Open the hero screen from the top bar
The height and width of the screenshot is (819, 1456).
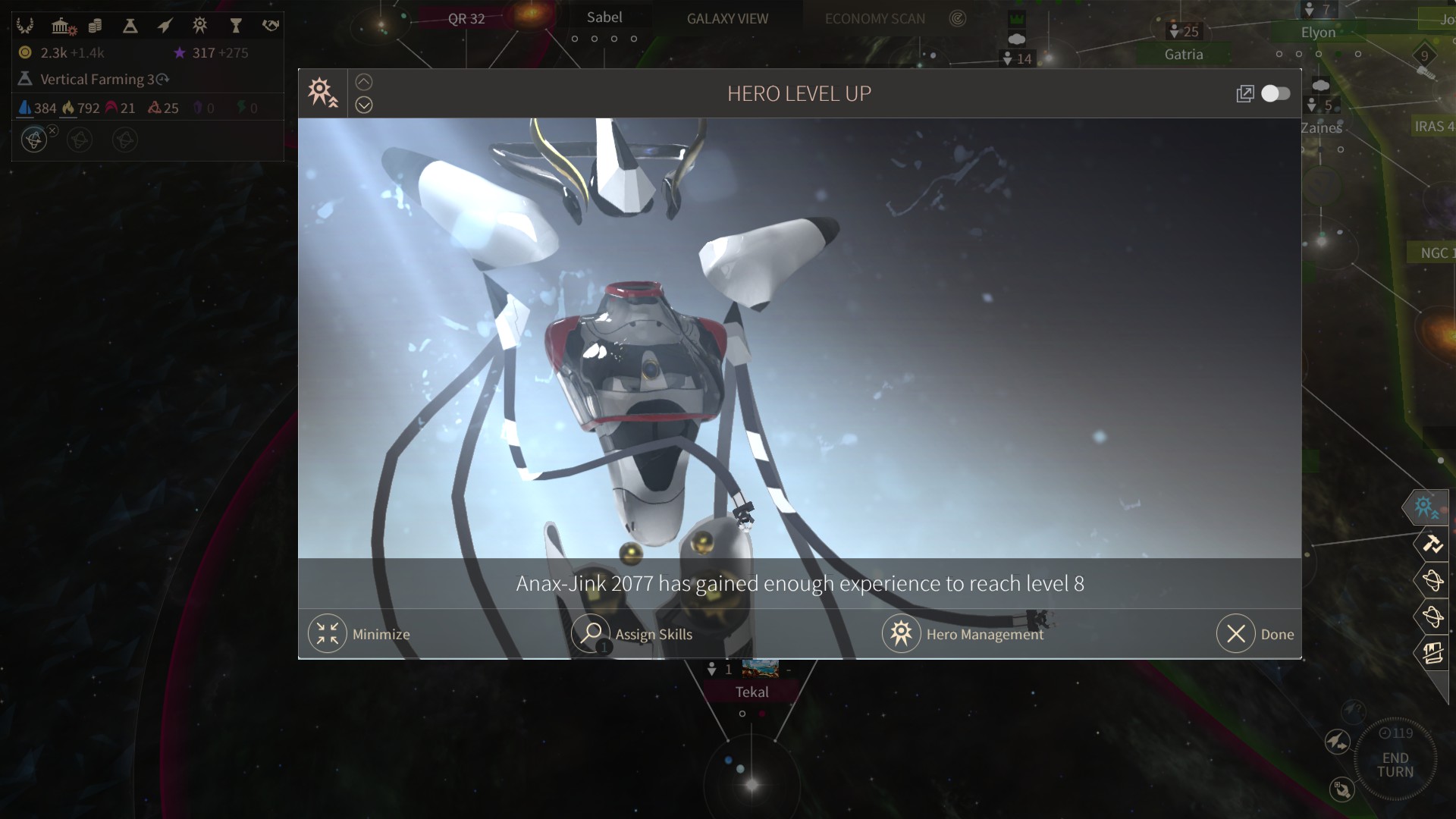click(200, 27)
